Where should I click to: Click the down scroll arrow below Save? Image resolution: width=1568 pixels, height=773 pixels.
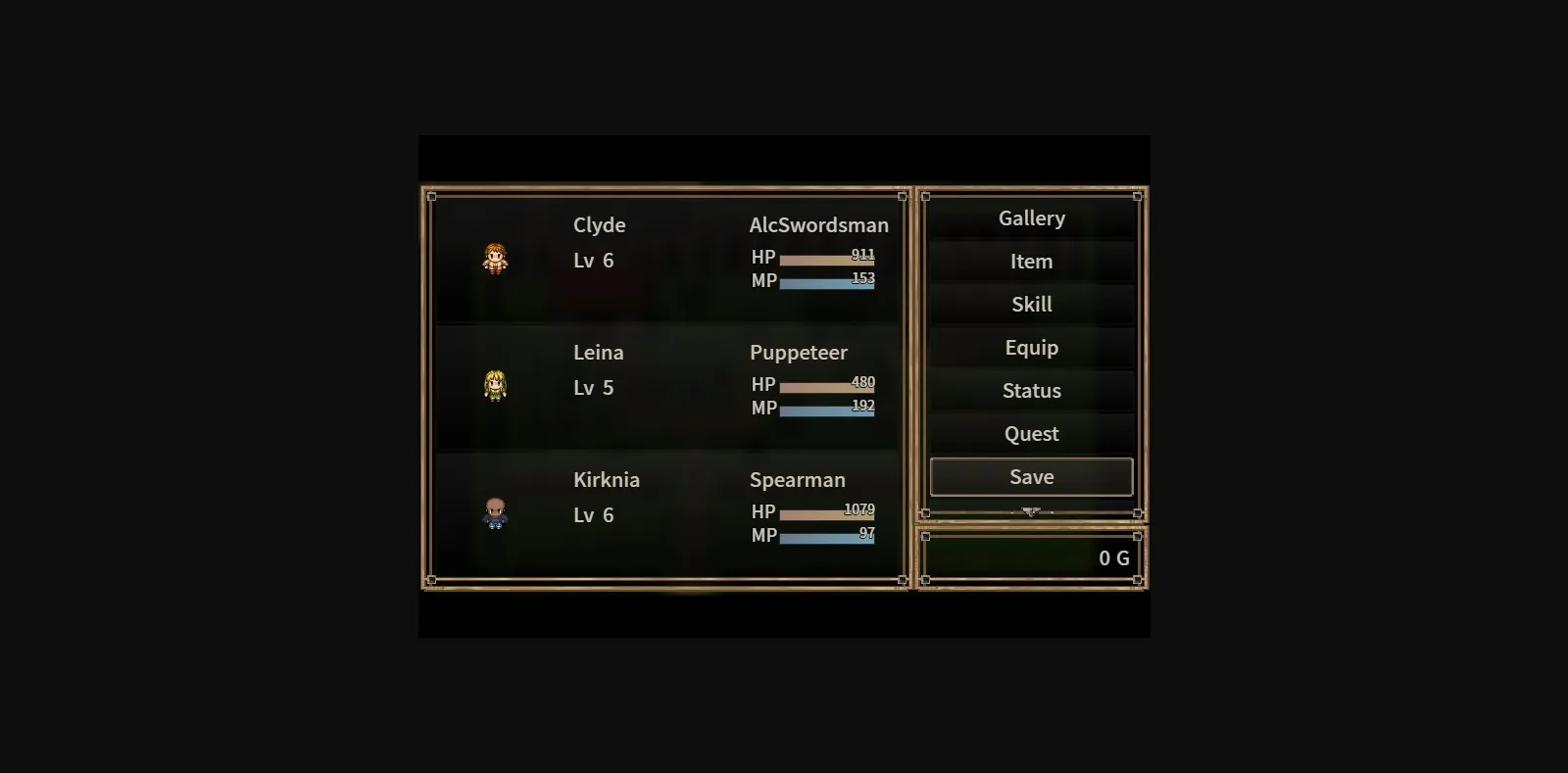1031,510
